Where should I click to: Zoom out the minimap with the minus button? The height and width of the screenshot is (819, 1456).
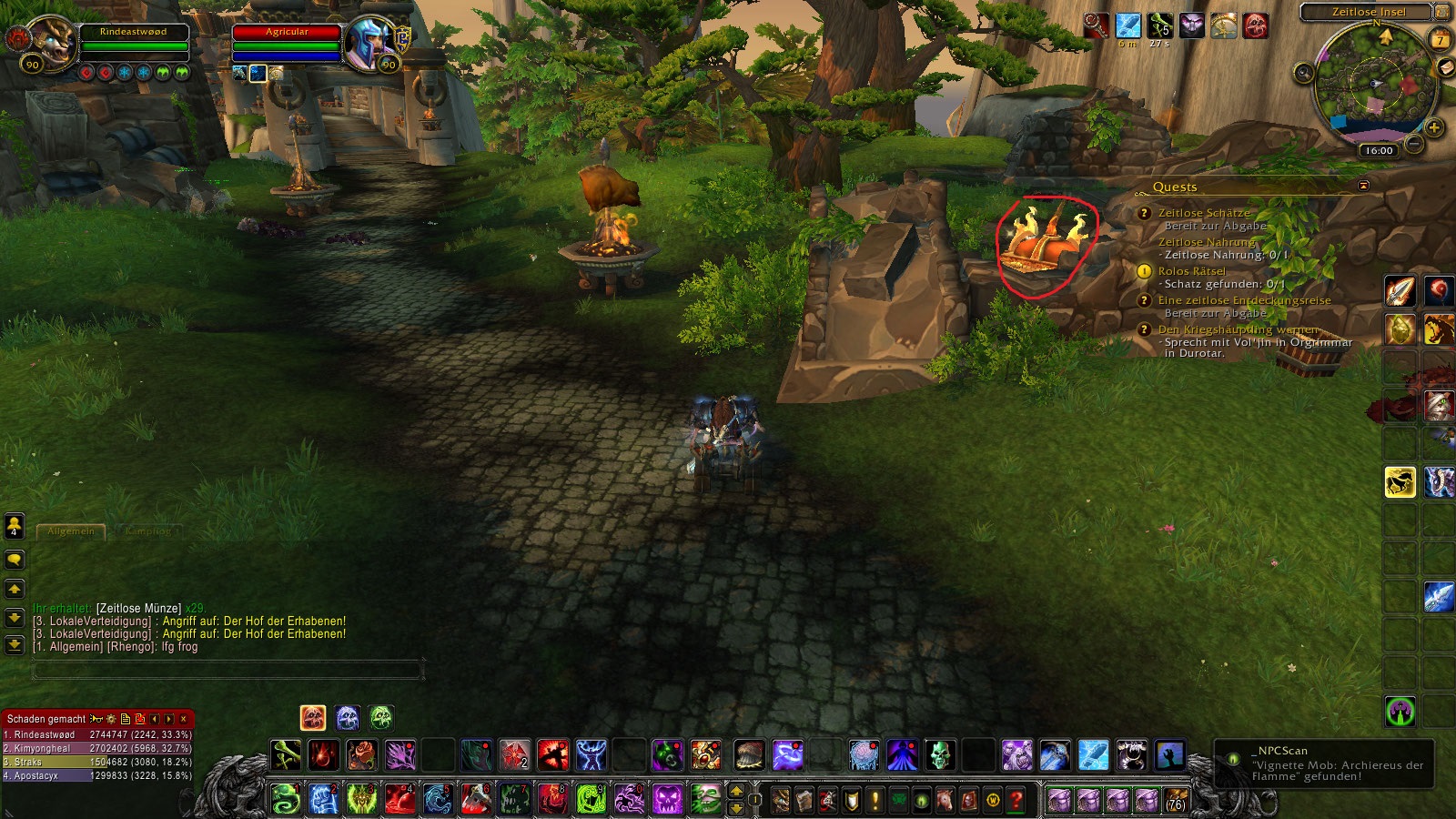coord(1414,144)
